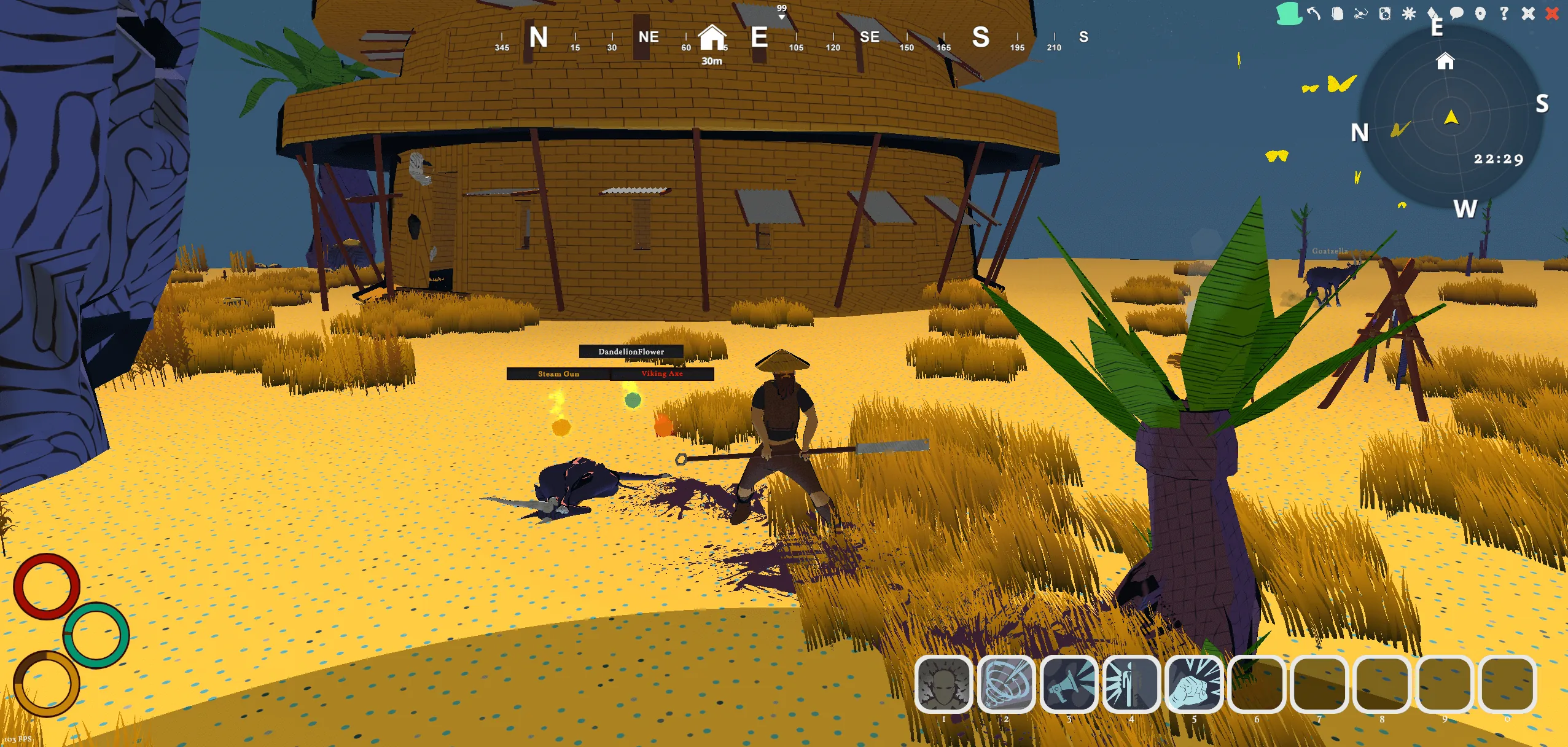Activate the bald head aura ability
Screen dimensions: 1568x747
pyautogui.click(x=943, y=684)
